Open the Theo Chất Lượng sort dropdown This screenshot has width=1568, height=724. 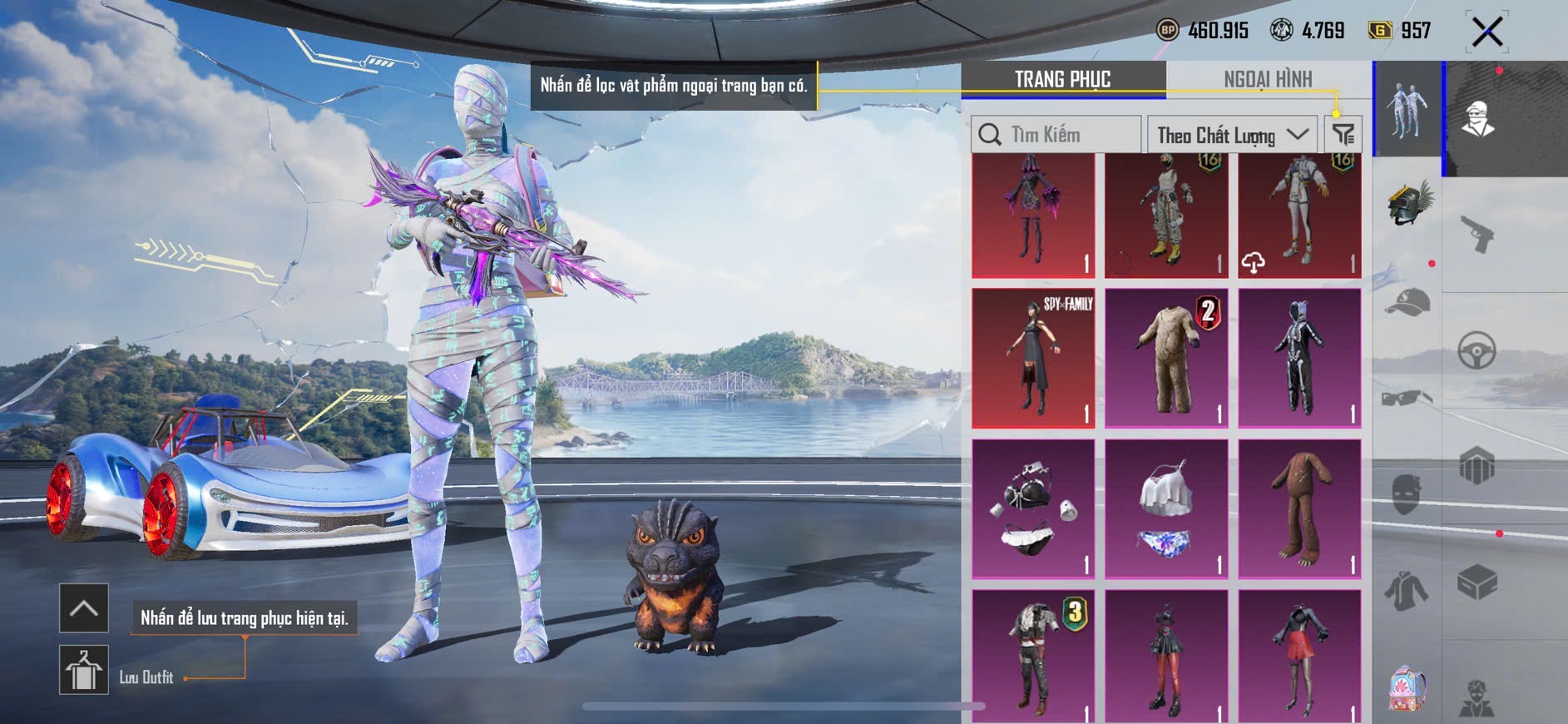point(1231,135)
